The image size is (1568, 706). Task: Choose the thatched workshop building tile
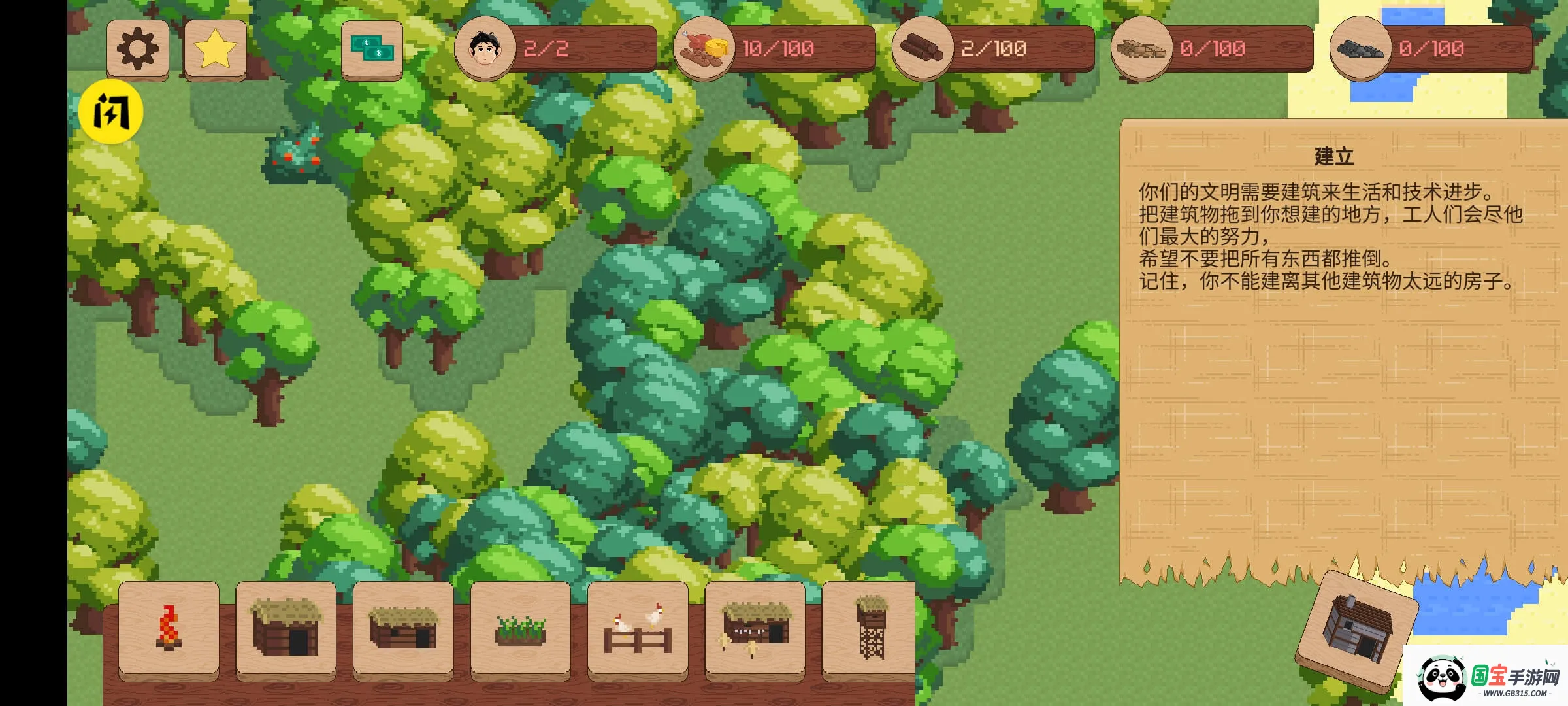[755, 629]
